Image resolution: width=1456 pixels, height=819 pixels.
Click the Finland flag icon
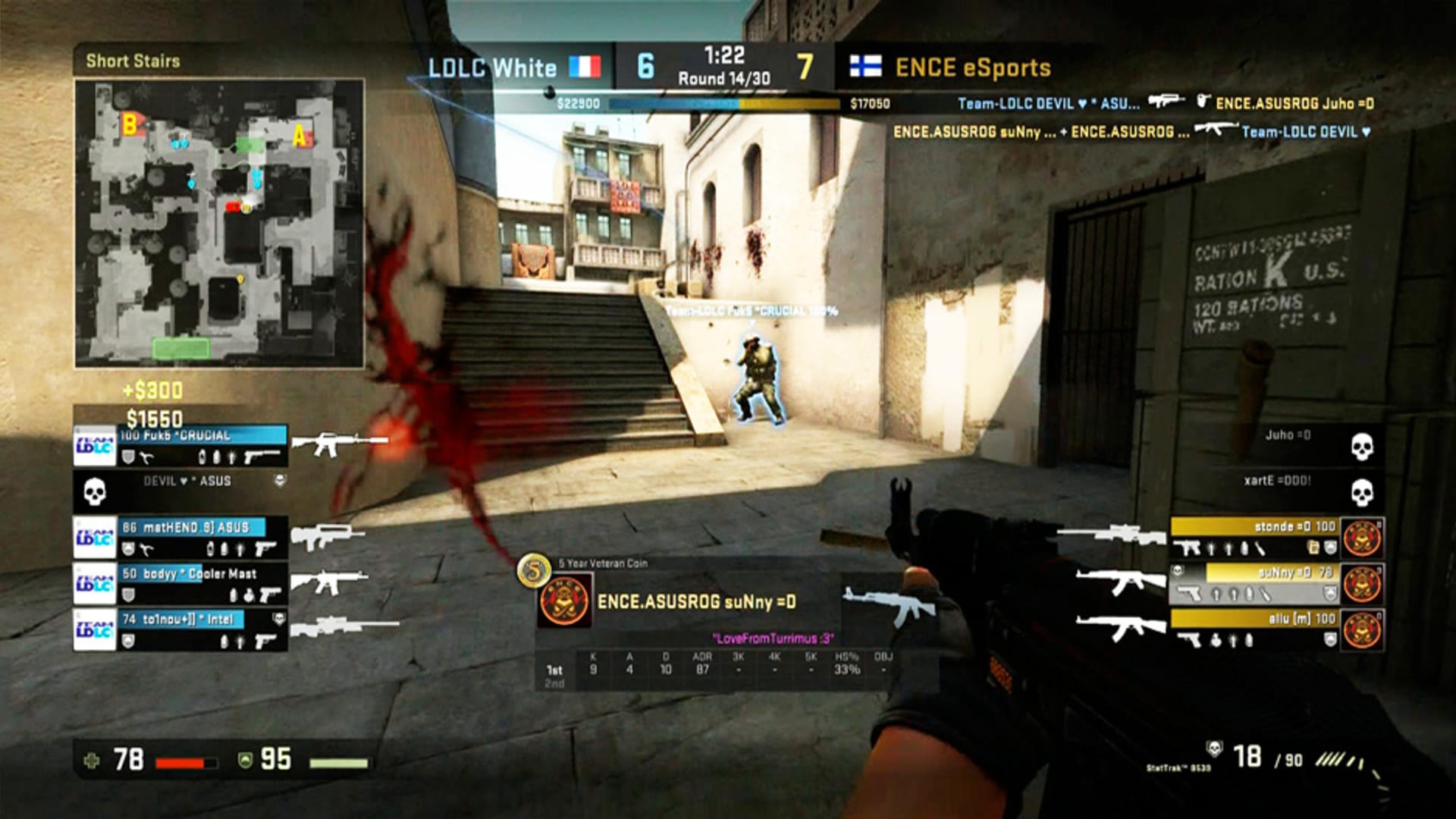click(865, 67)
